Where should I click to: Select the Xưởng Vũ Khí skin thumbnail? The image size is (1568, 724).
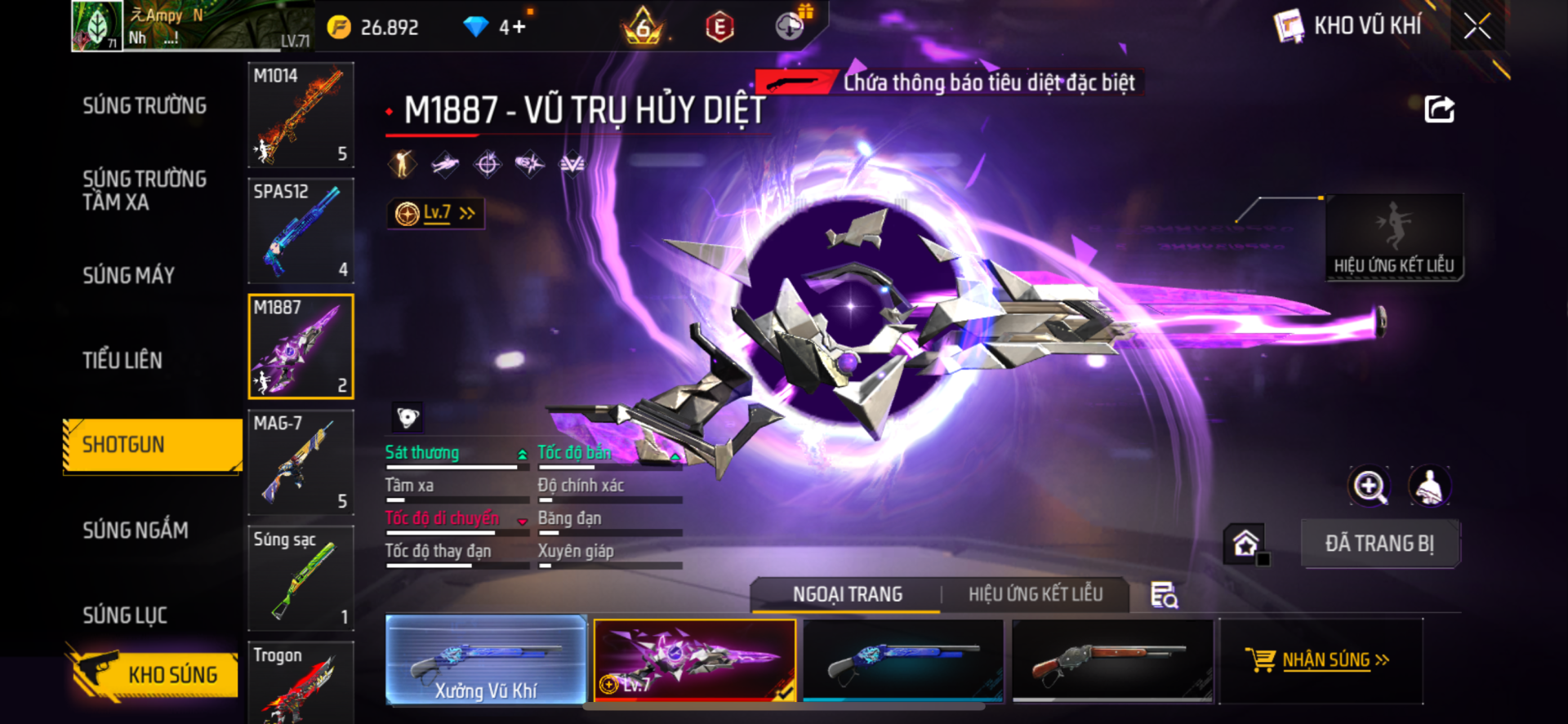point(486,660)
